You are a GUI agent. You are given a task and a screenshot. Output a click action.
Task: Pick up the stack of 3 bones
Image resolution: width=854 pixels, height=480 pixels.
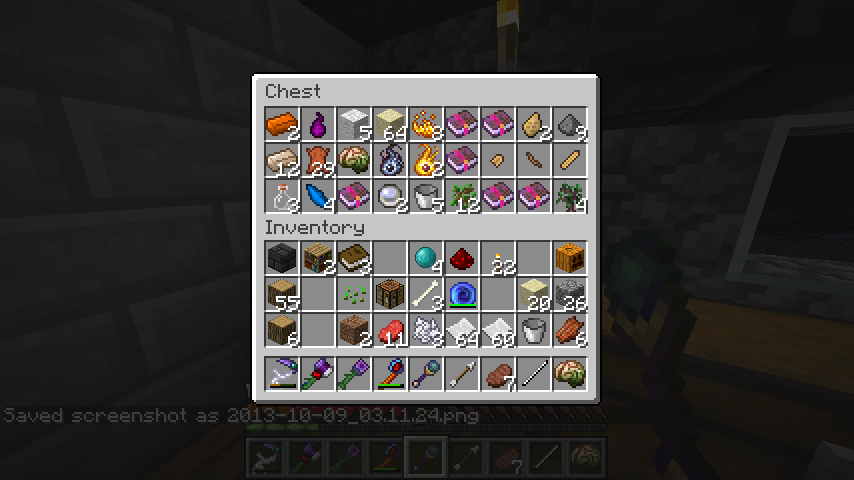426,294
